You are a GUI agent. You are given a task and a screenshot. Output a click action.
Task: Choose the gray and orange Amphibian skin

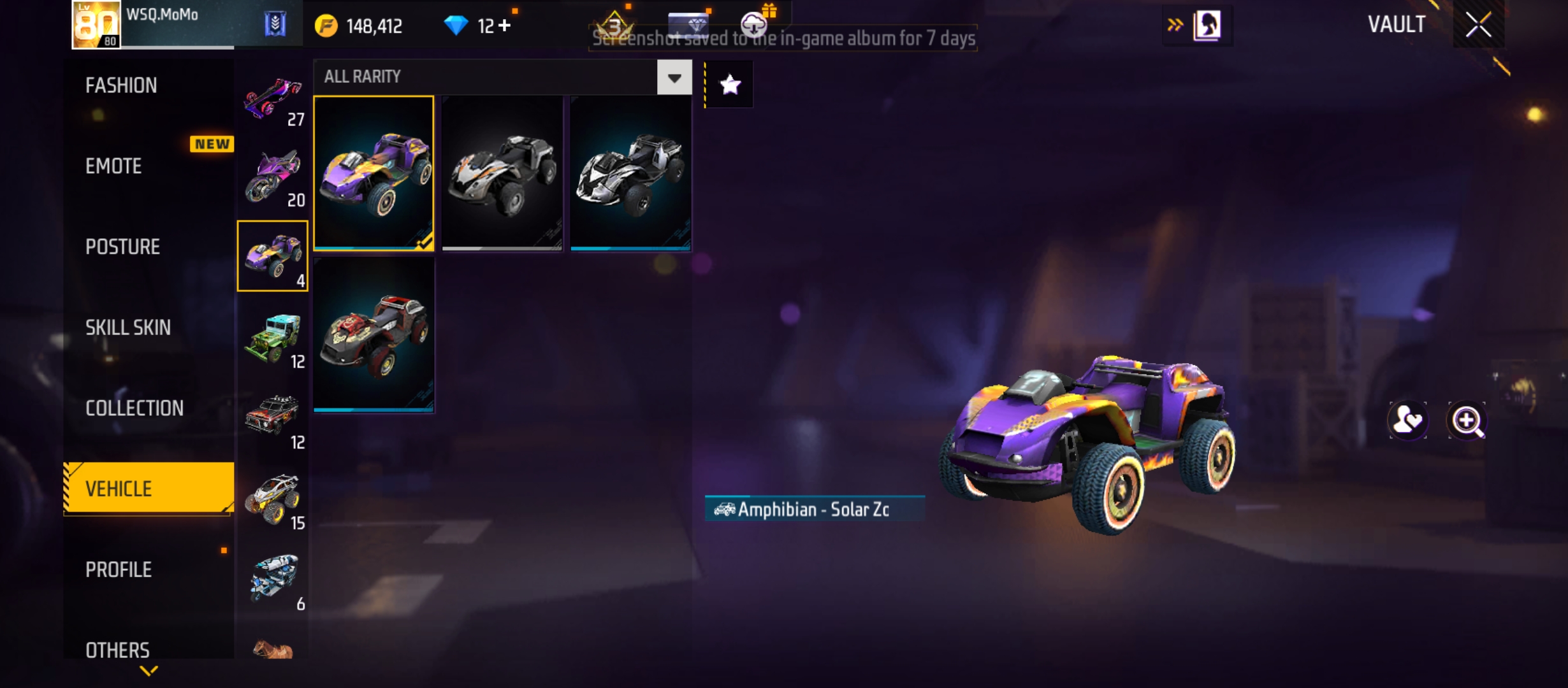(502, 173)
